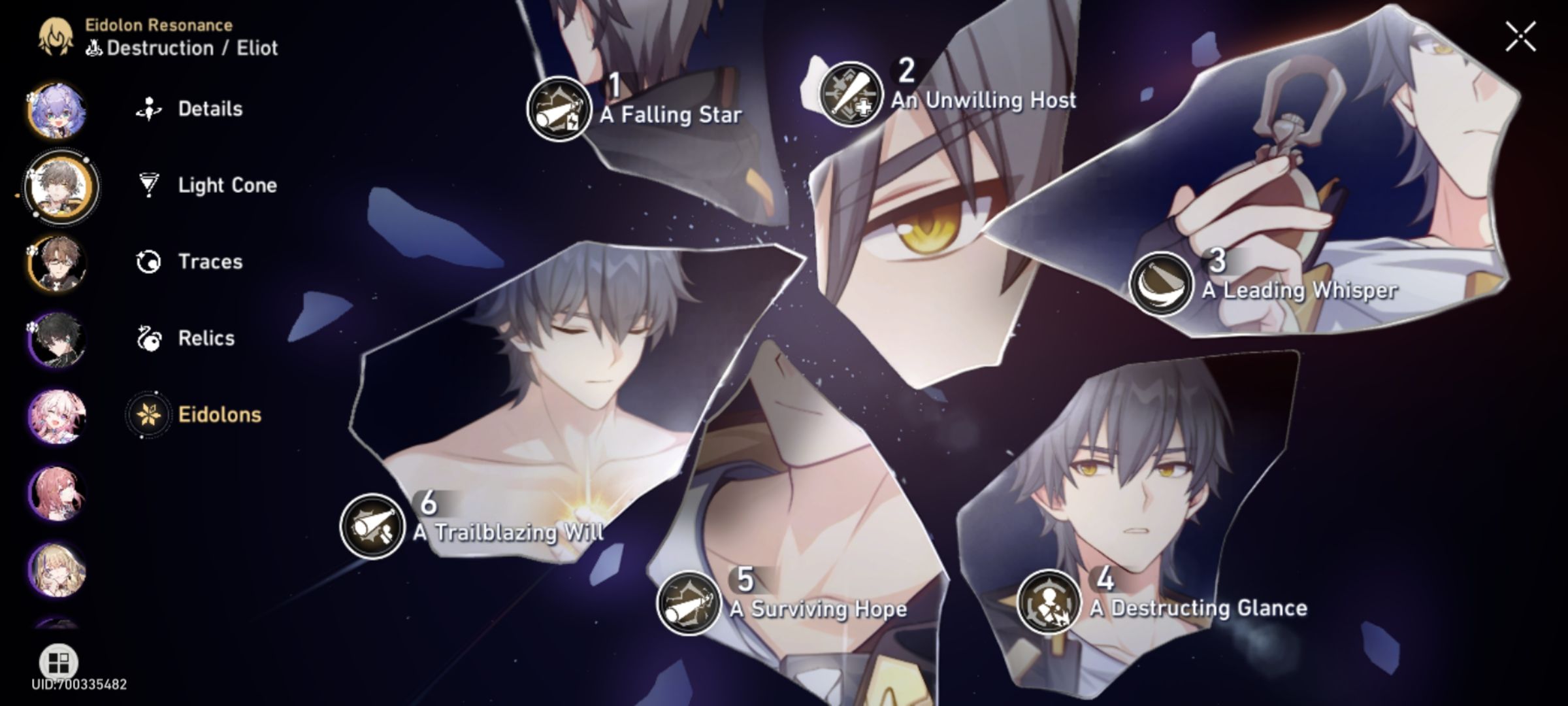Screen dimensions: 1568x706
Task: Click the Eidolons snowflake icon
Action: click(150, 414)
